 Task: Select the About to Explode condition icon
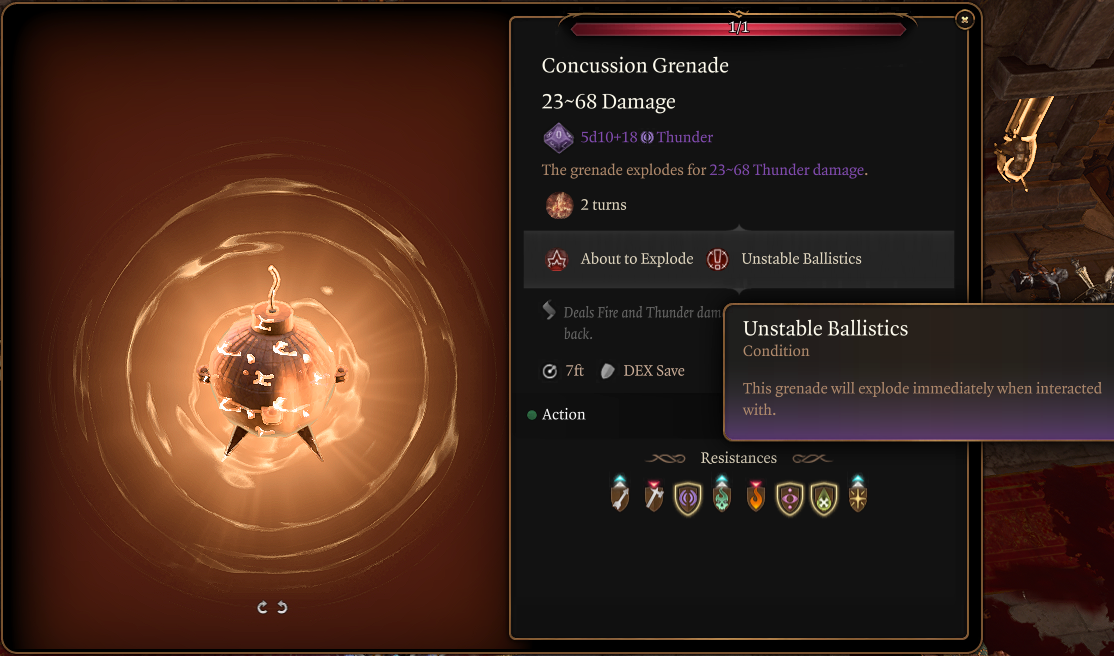click(x=556, y=259)
